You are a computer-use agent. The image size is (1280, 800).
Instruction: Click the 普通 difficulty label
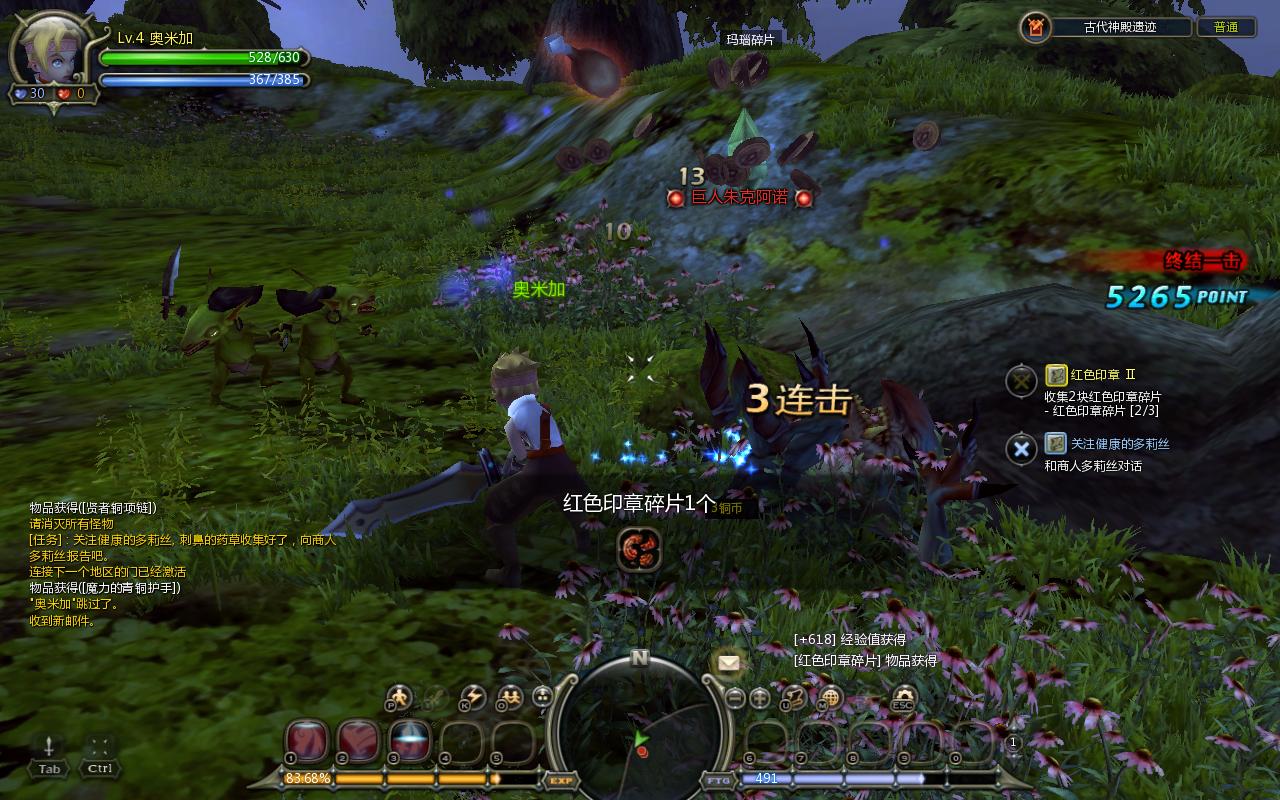point(1226,27)
